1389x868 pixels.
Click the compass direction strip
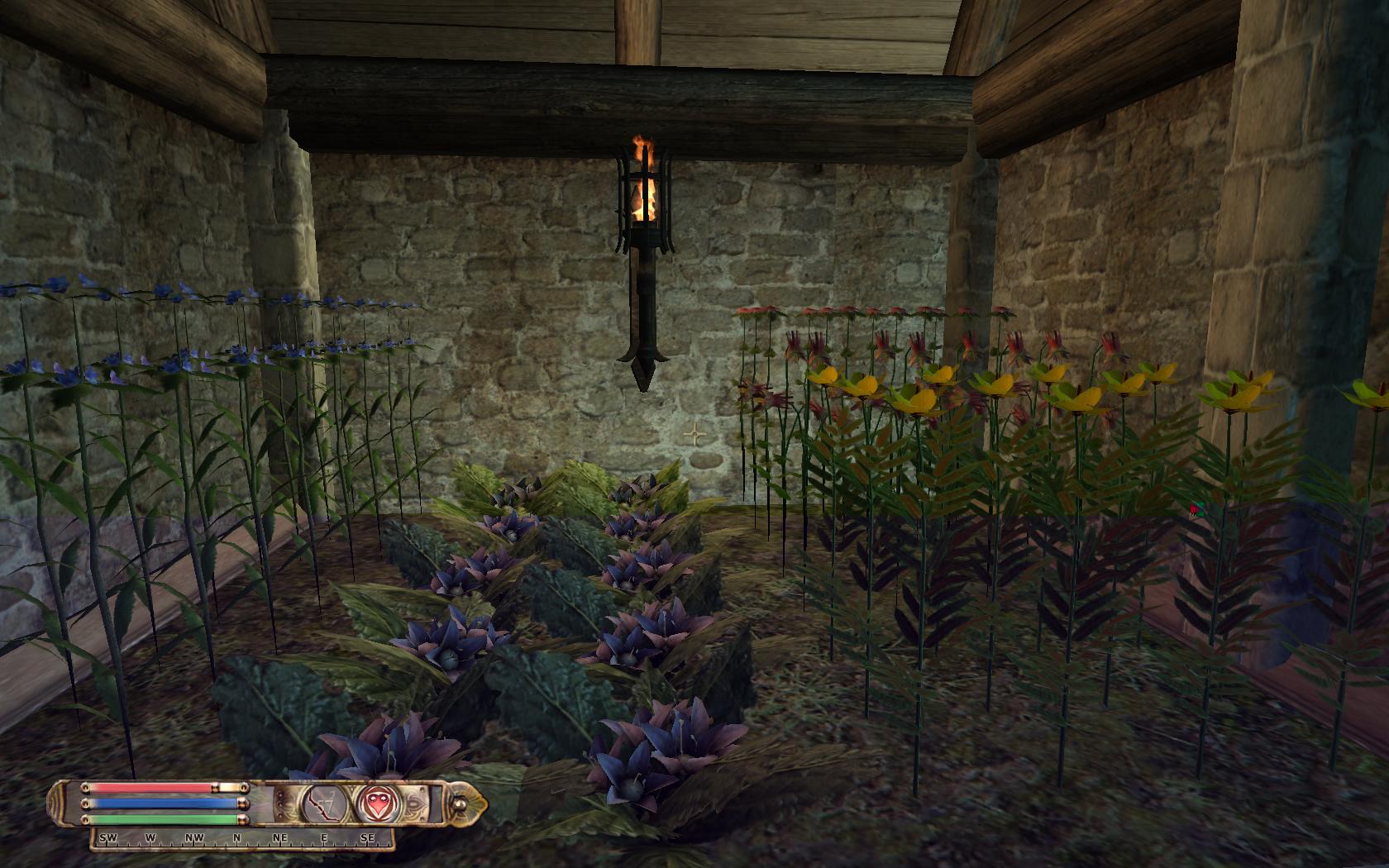pyautogui.click(x=241, y=838)
